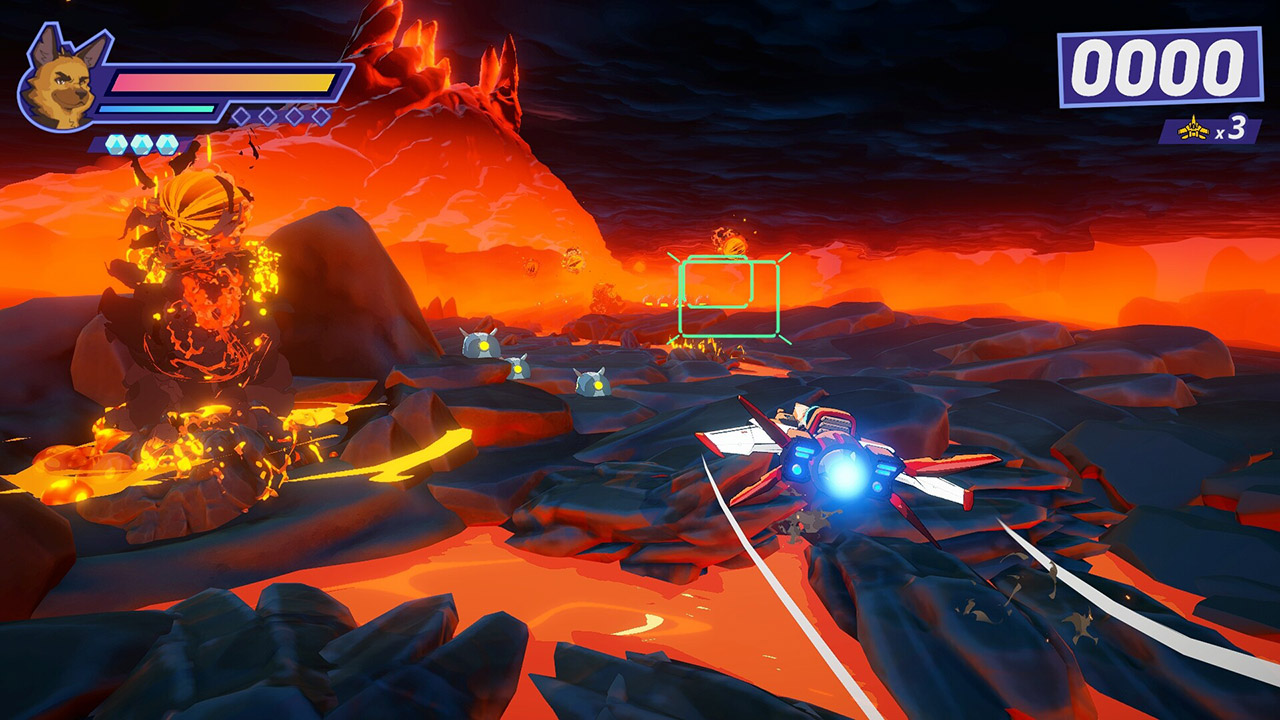The width and height of the screenshot is (1280, 720).
Task: Click the leftmost empty diamond bomb slot
Action: [241, 115]
